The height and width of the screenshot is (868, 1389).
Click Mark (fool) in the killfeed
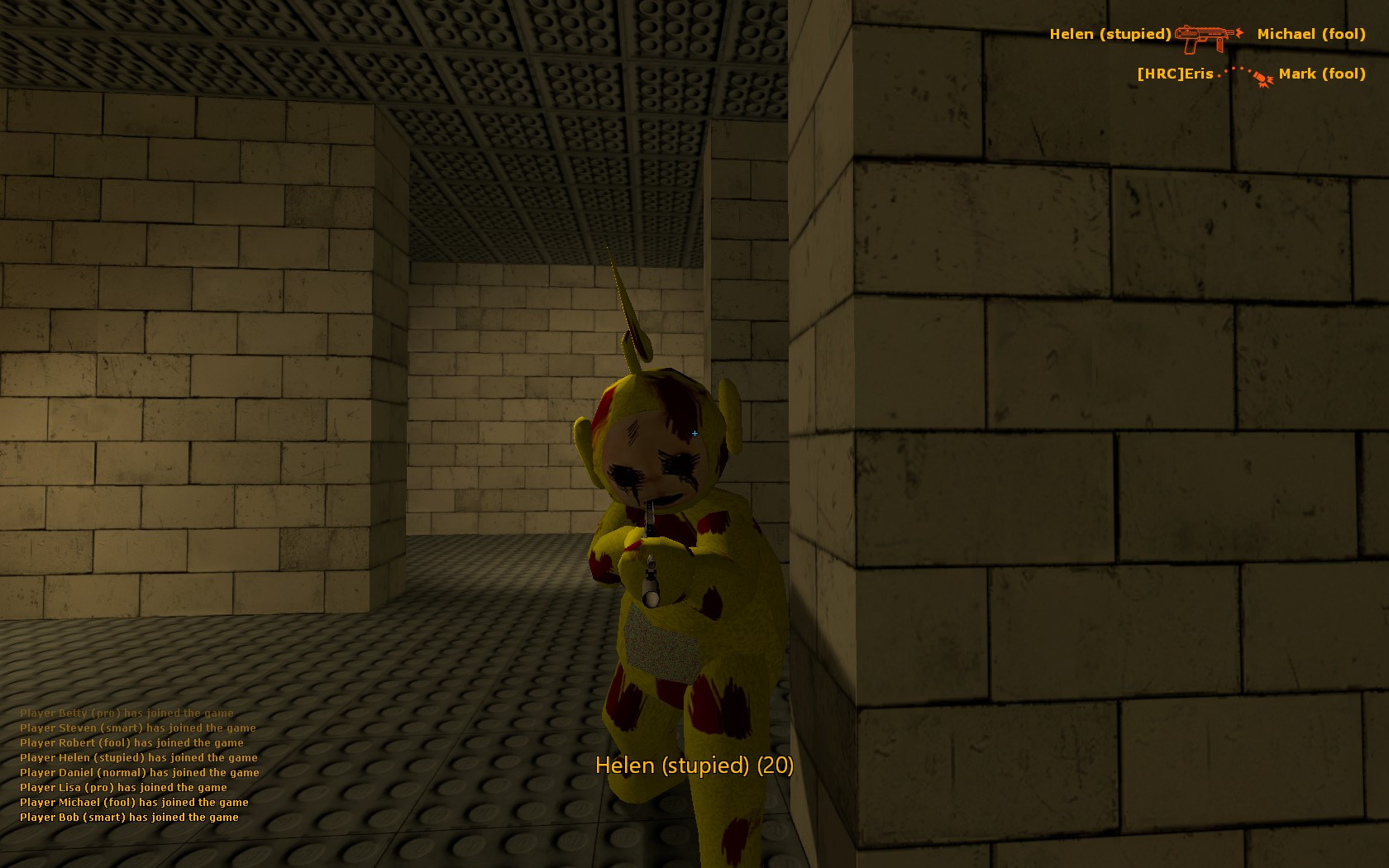tap(1322, 74)
